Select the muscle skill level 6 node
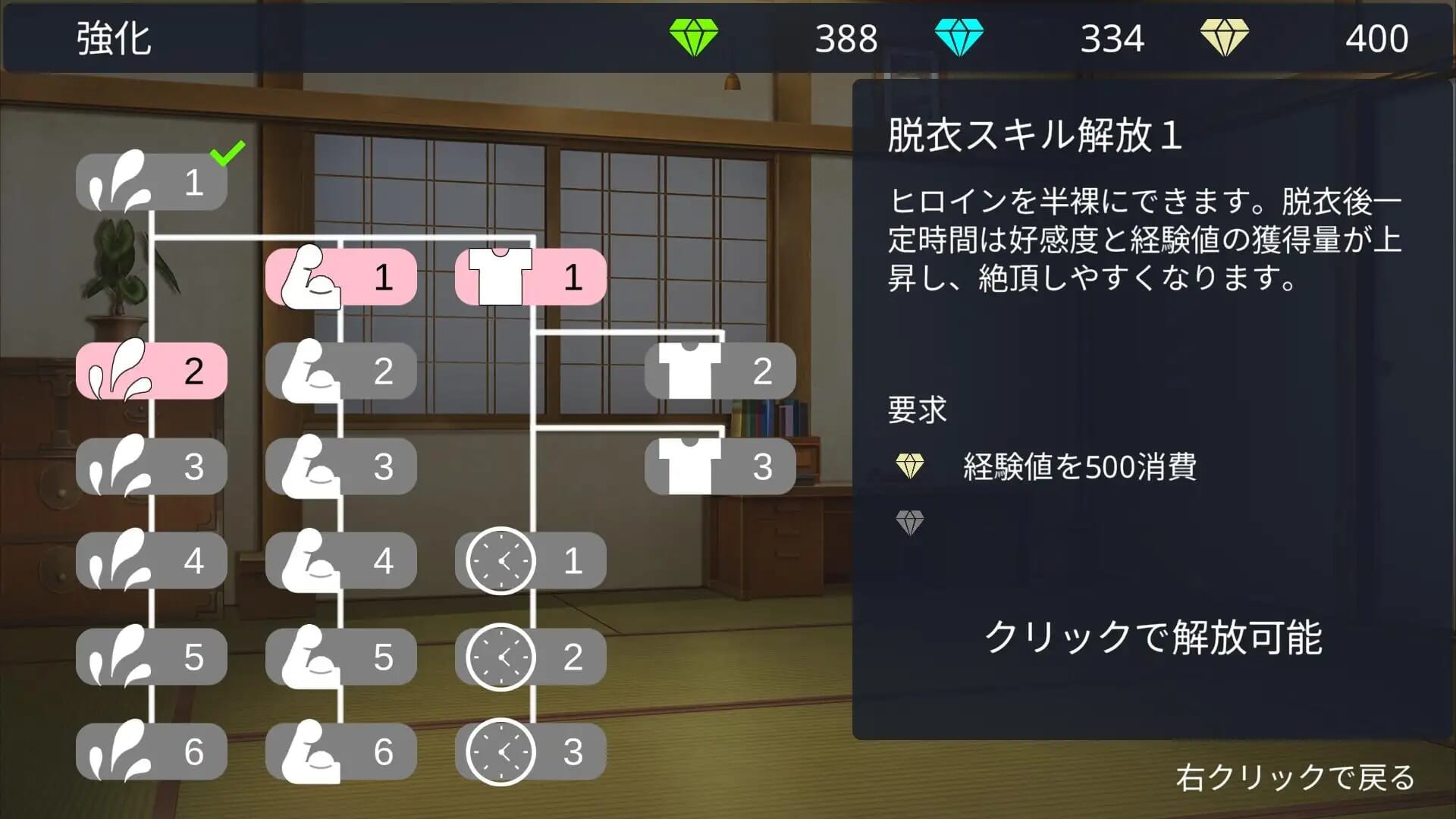 [340, 751]
